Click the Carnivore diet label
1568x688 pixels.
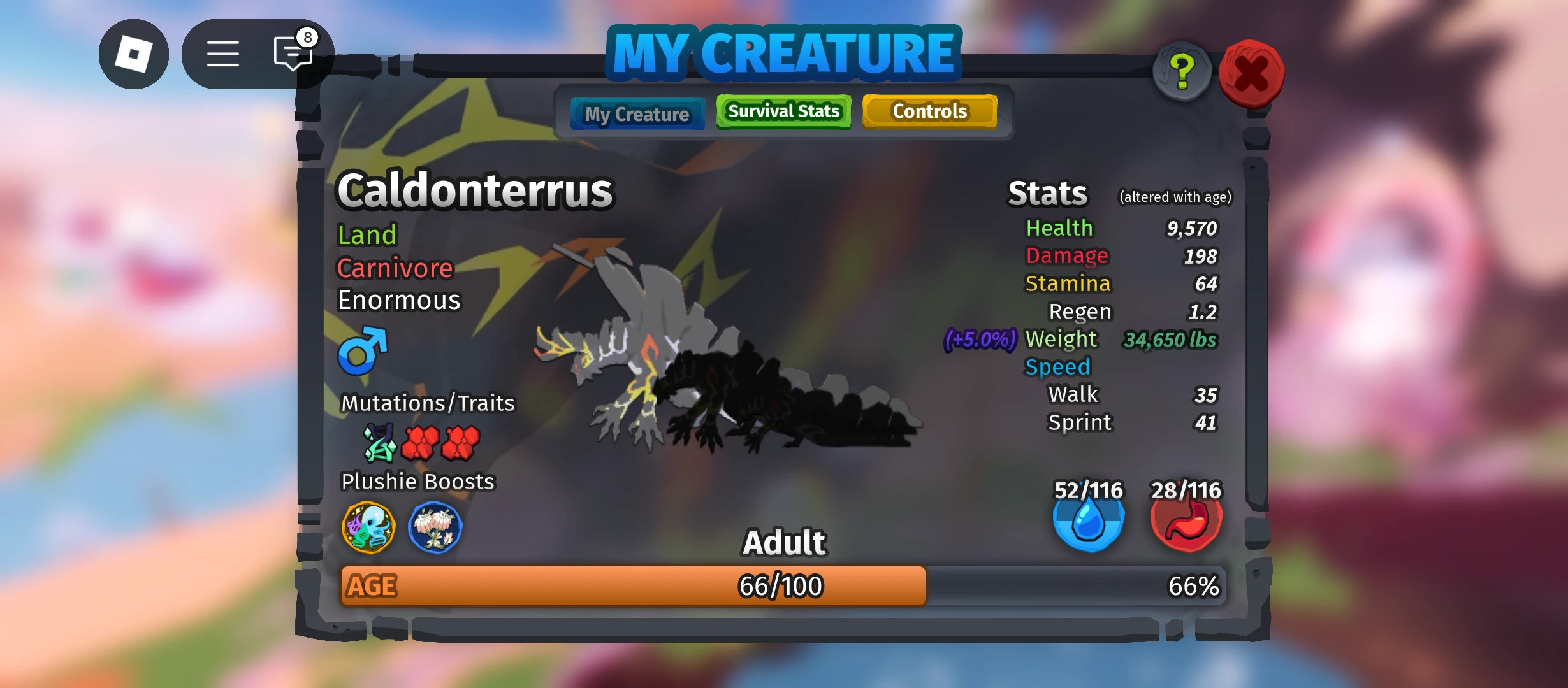coord(395,268)
